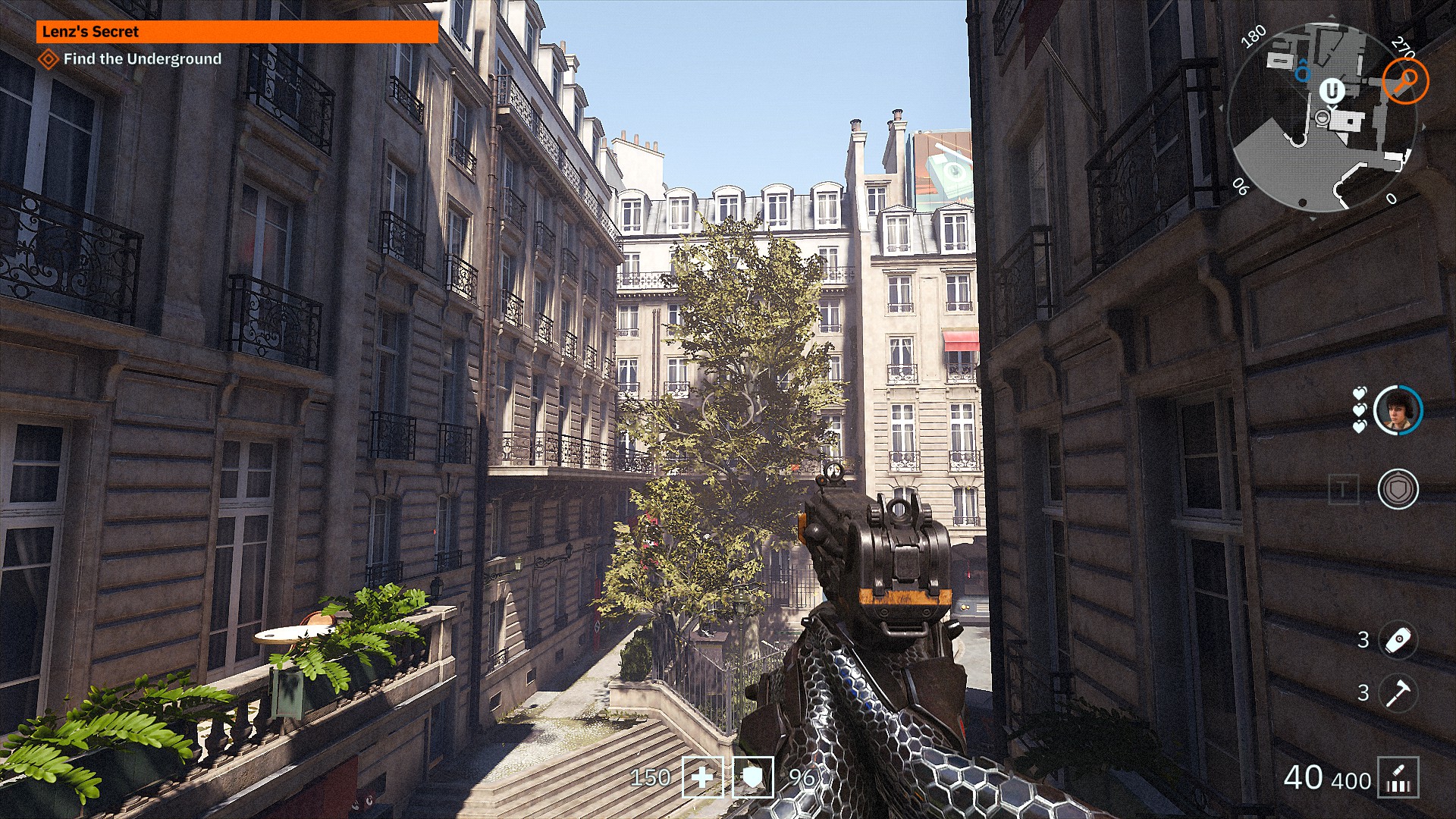Viewport: 1456px width, 819px height.
Task: Click the Find the Underground objective
Action: pyautogui.click(x=142, y=59)
